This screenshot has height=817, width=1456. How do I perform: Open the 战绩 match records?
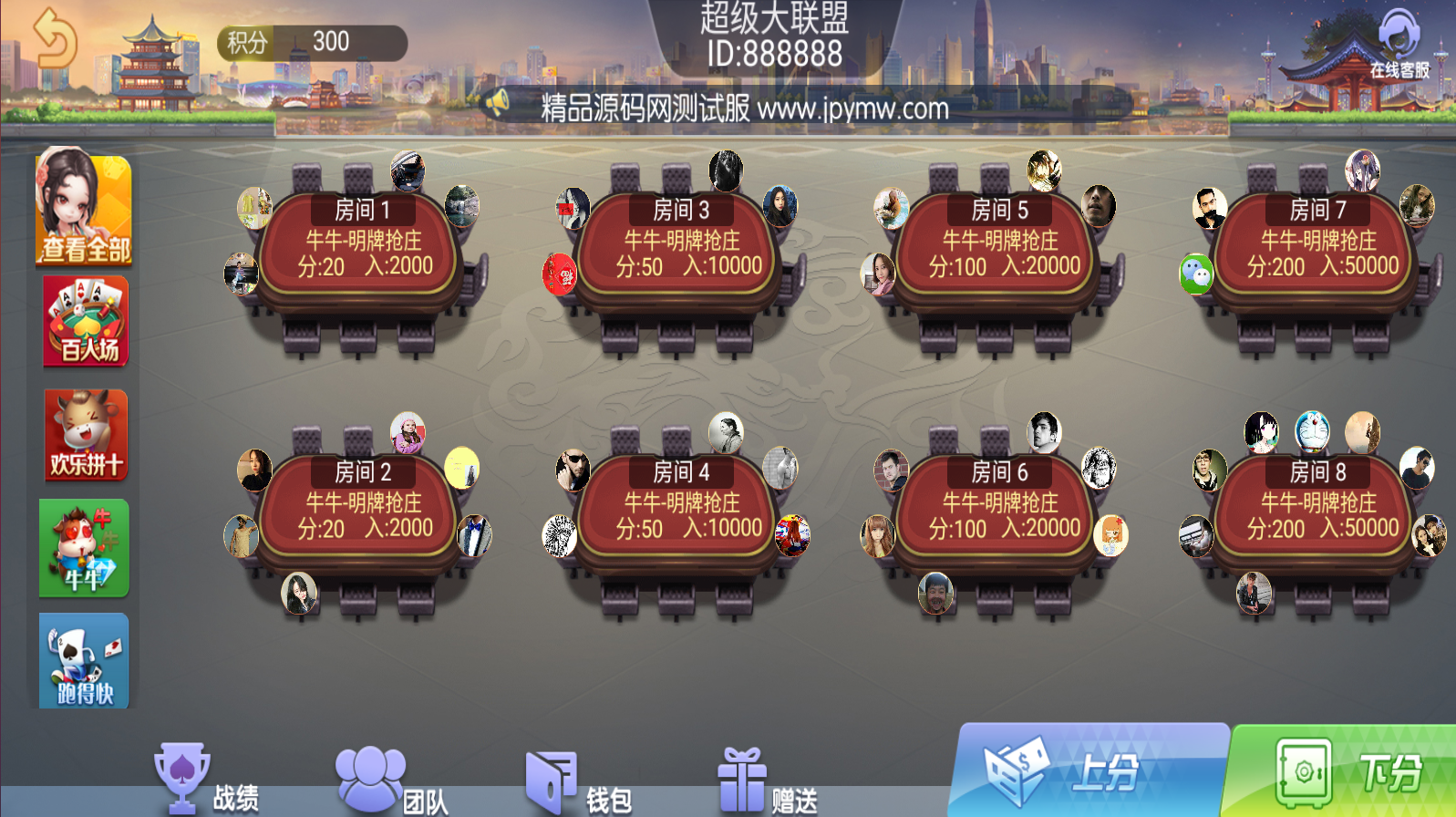click(x=208, y=781)
